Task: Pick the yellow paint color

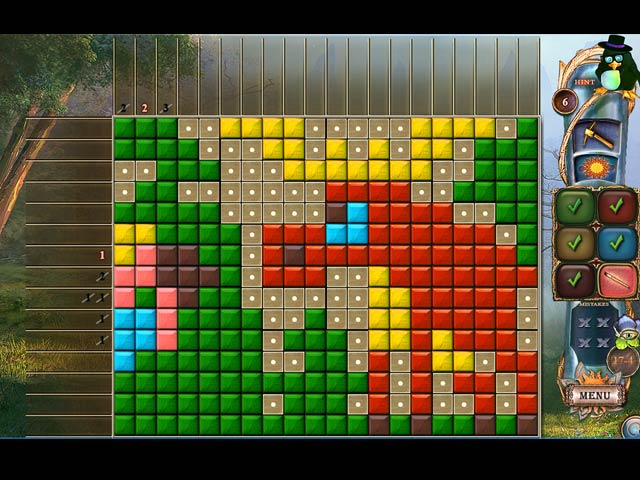Action: coord(575,243)
